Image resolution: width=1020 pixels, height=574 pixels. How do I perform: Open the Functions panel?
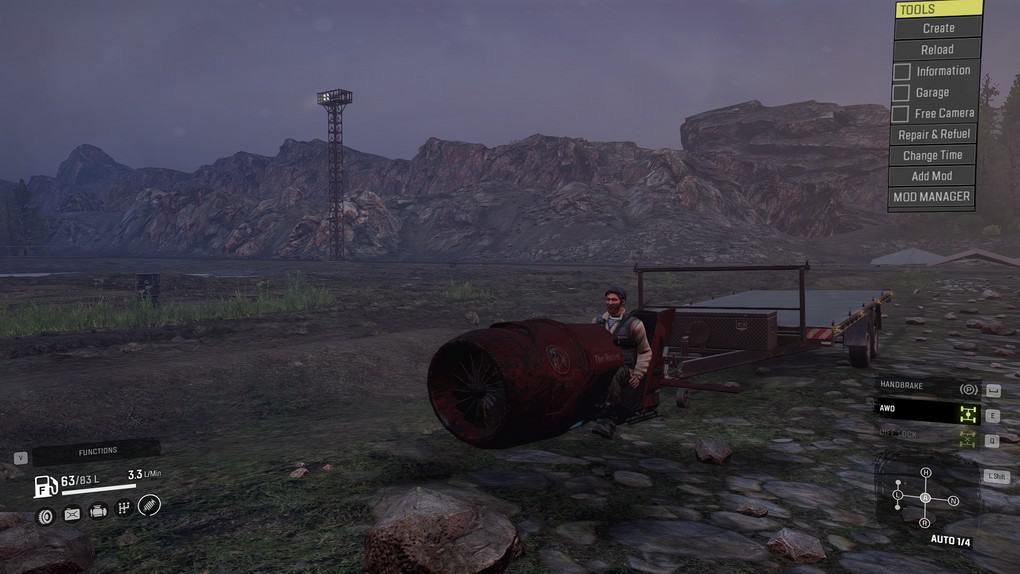point(98,452)
